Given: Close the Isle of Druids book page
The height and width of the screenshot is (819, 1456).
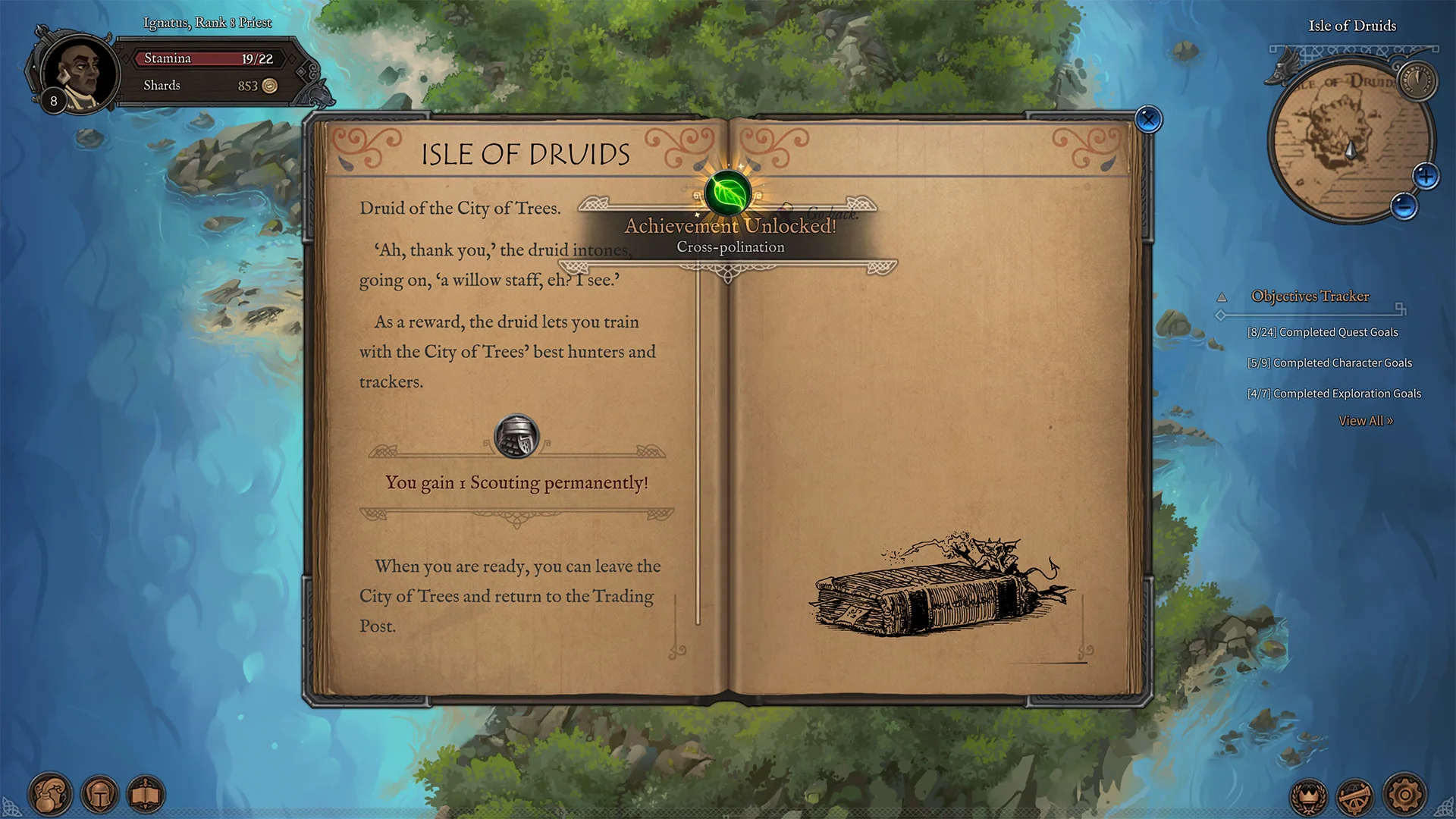Looking at the screenshot, I should point(1149,120).
